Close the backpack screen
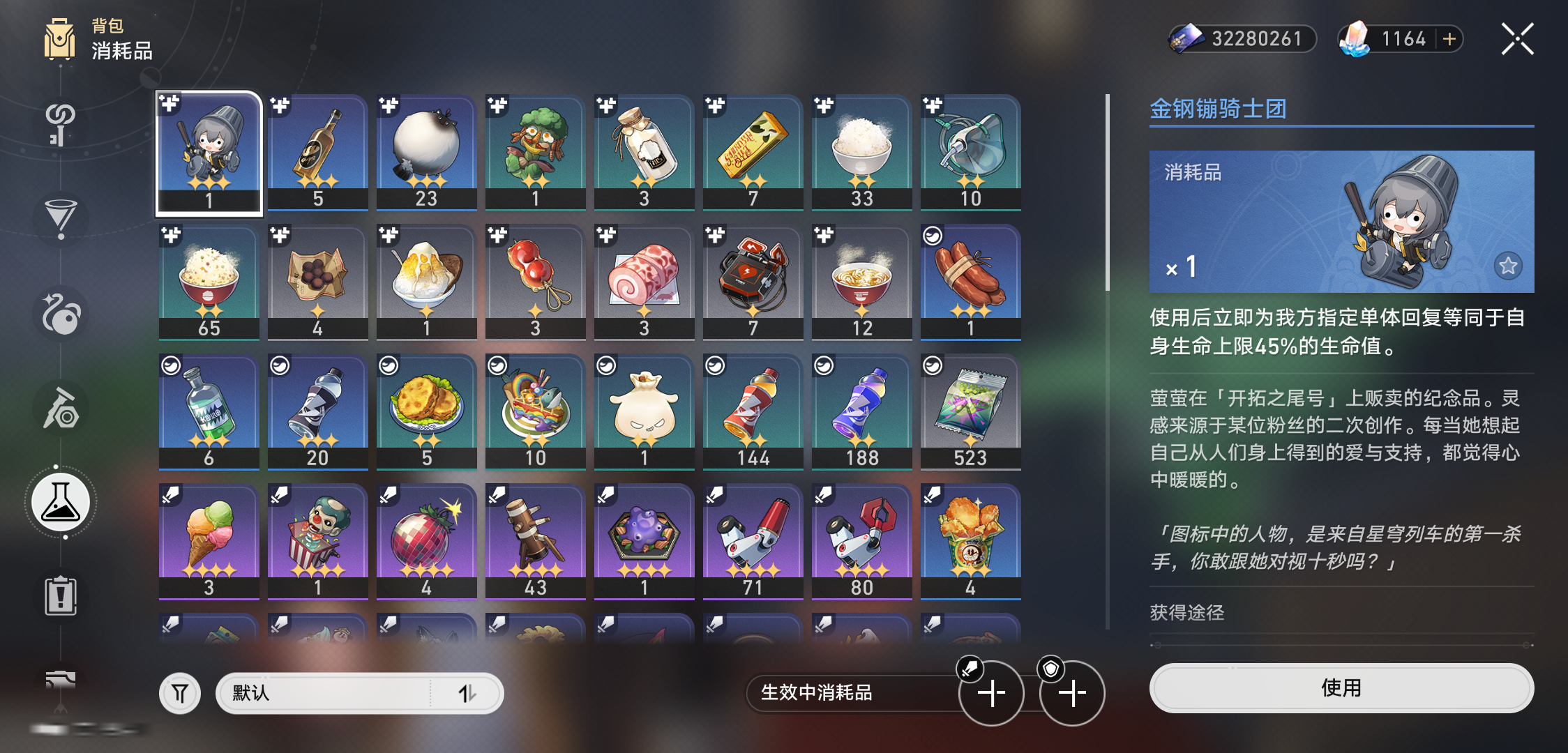 [x=1517, y=39]
